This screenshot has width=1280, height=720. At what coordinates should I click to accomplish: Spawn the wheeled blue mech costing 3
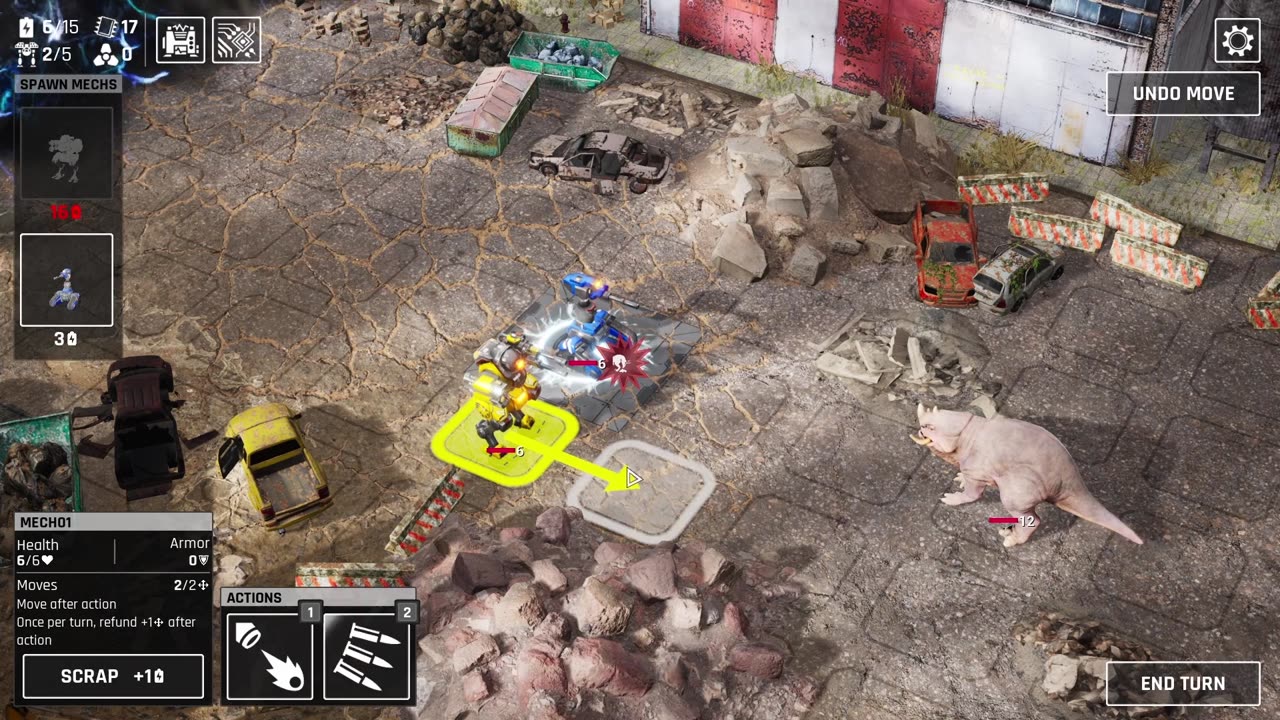66,281
